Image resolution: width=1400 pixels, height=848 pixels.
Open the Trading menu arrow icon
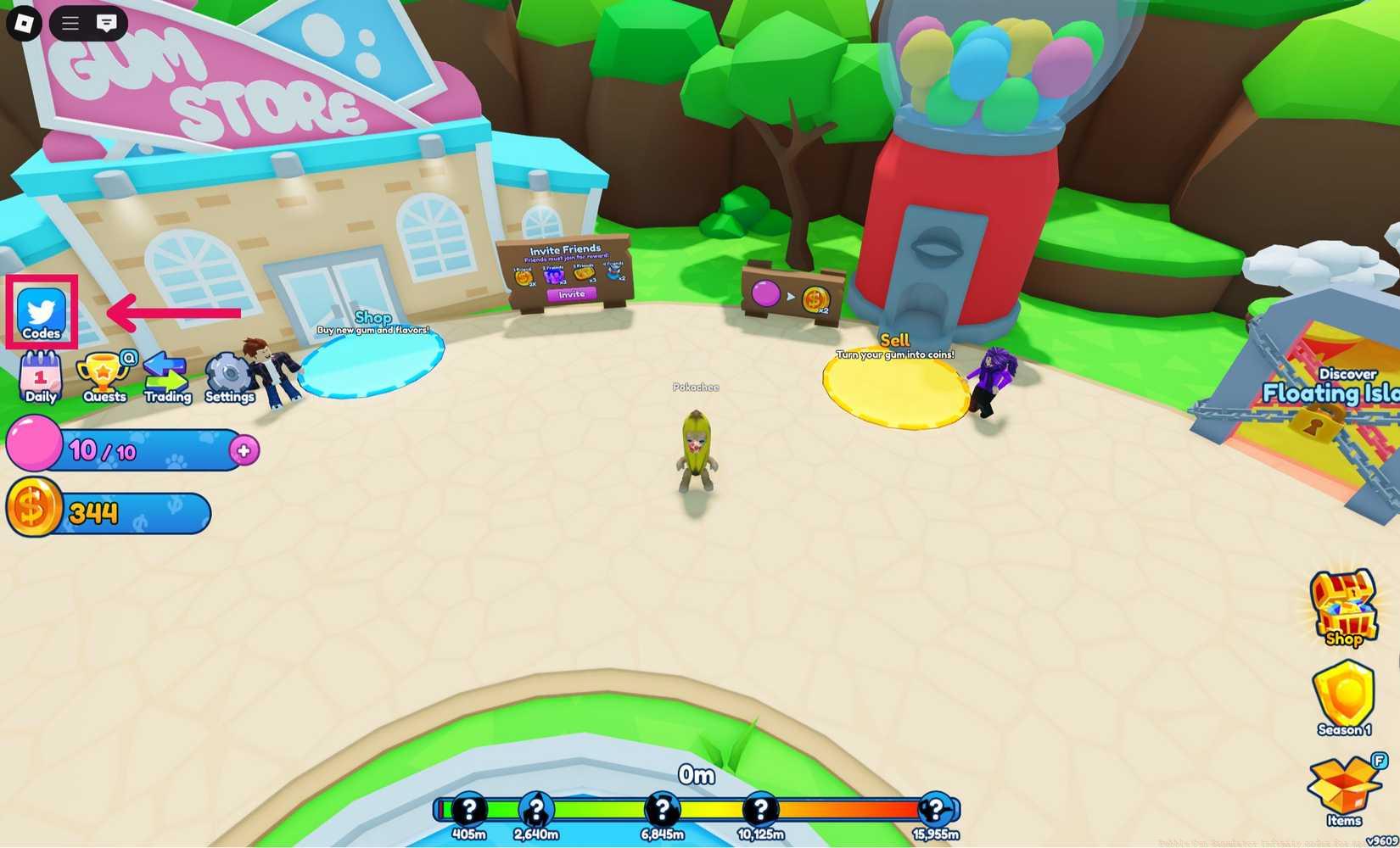pos(166,369)
